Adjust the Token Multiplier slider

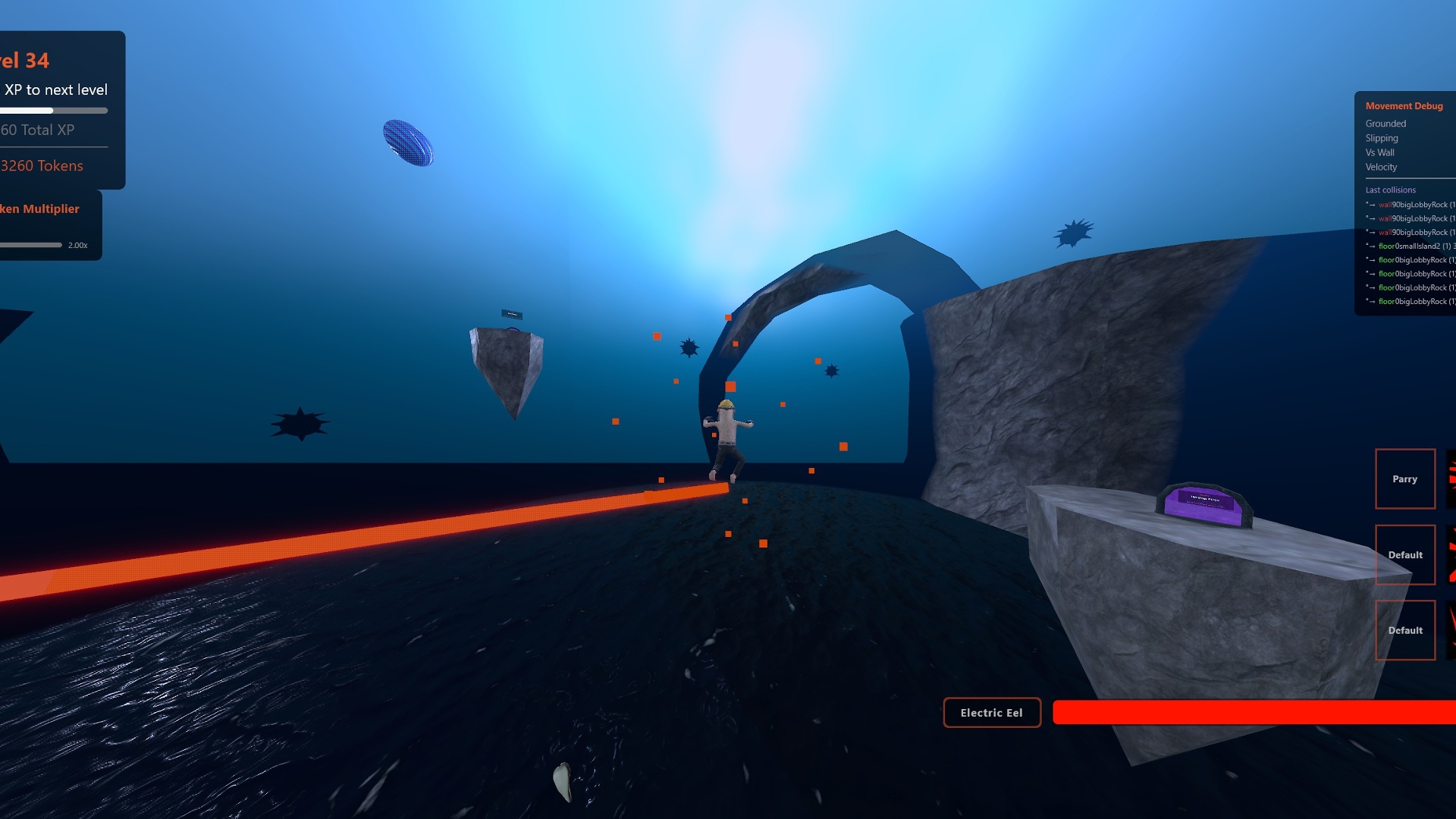pyautogui.click(x=32, y=245)
